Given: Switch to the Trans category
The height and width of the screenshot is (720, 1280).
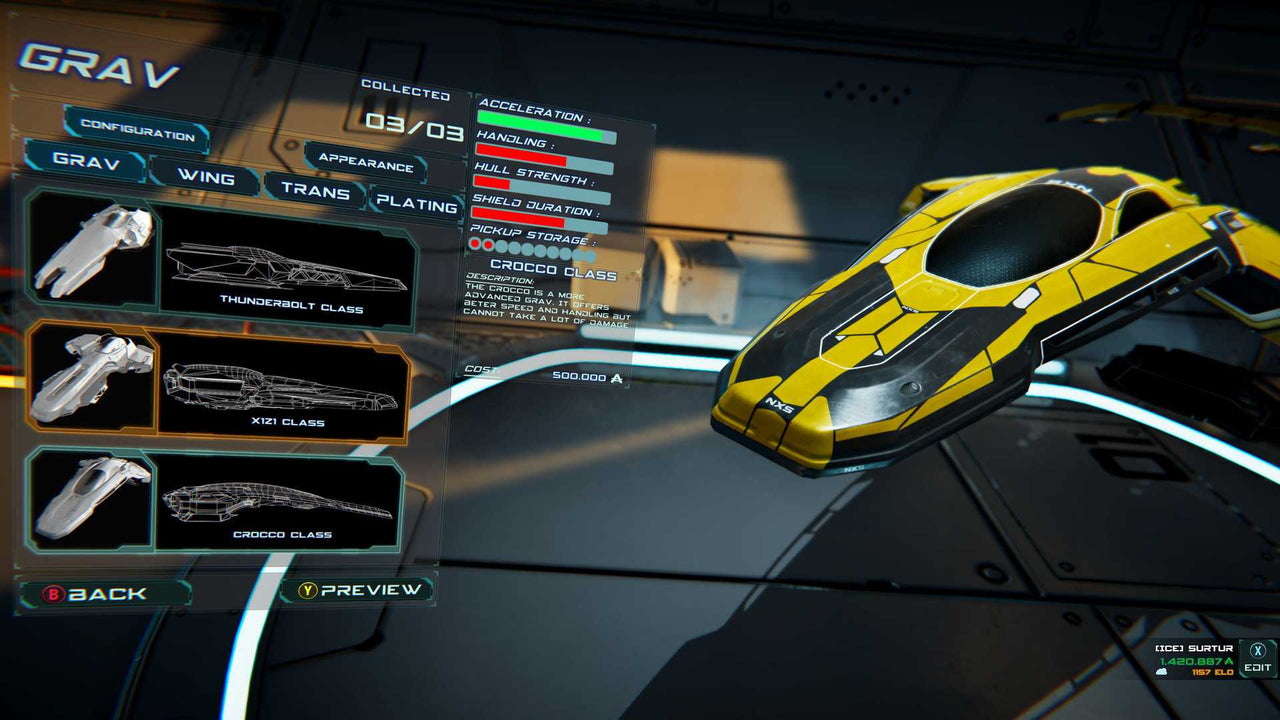Looking at the screenshot, I should tap(318, 194).
